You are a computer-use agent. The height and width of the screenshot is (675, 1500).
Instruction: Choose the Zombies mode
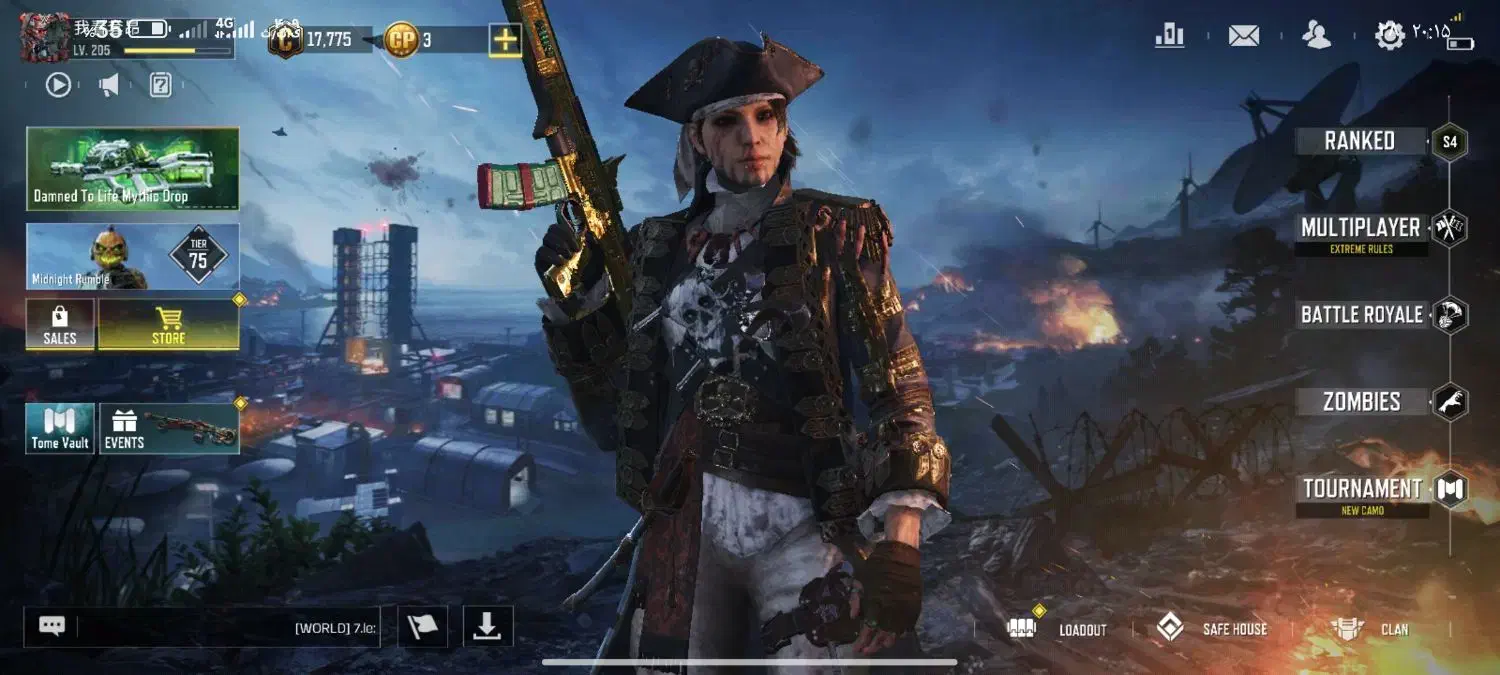point(1361,402)
